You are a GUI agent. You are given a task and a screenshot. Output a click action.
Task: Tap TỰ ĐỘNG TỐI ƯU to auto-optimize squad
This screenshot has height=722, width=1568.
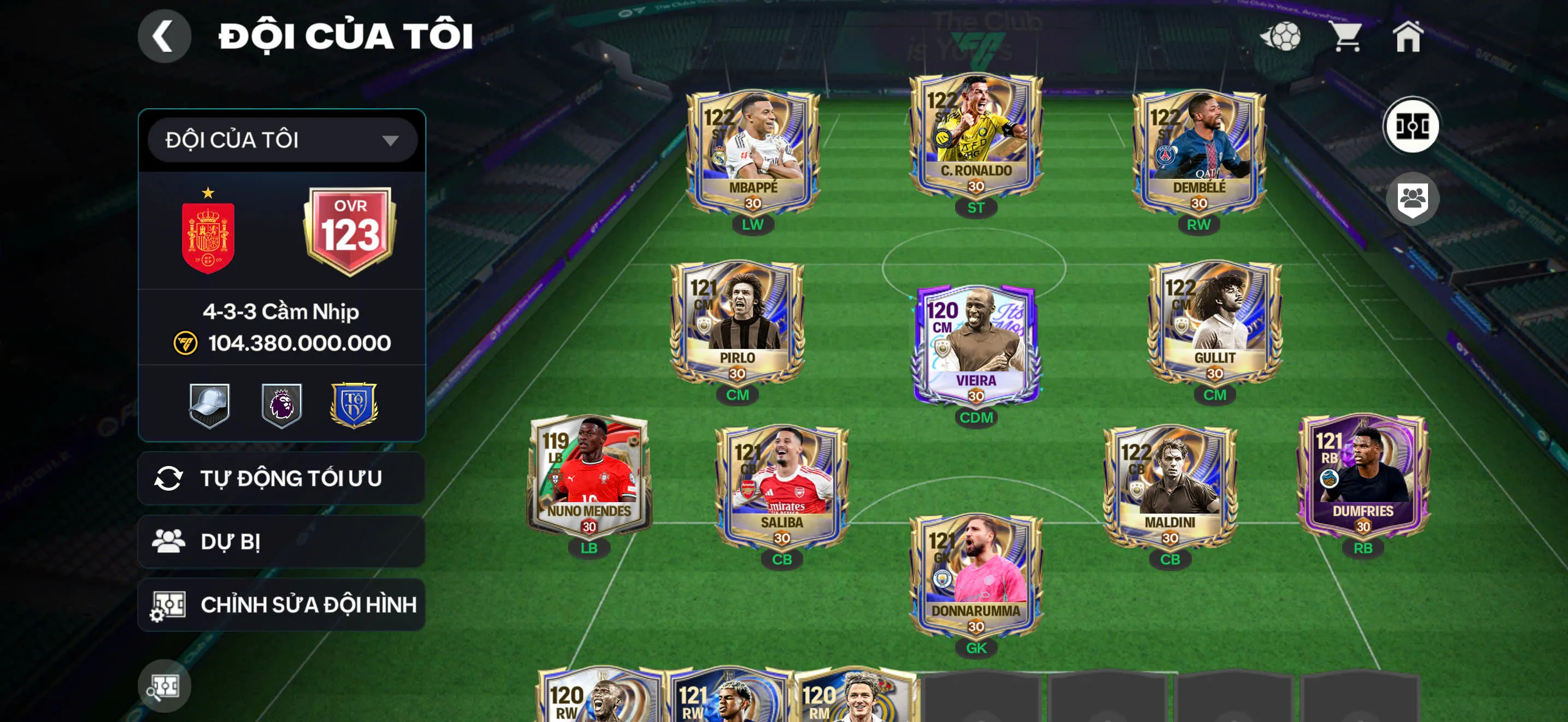click(279, 479)
